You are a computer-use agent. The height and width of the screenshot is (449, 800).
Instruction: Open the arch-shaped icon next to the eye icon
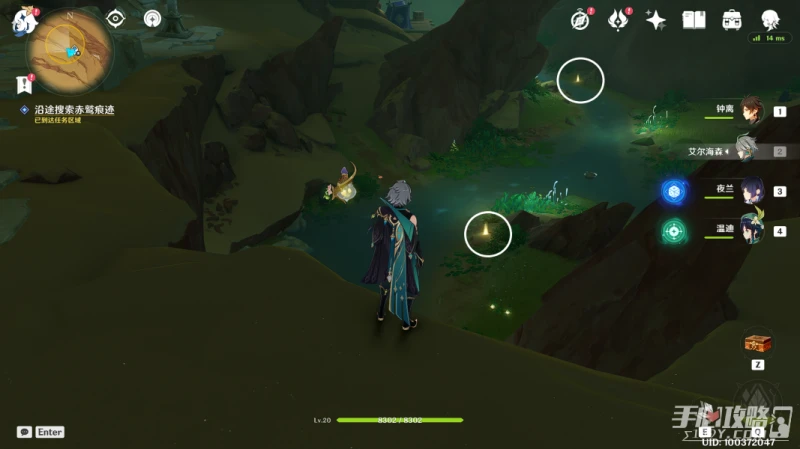coord(152,18)
